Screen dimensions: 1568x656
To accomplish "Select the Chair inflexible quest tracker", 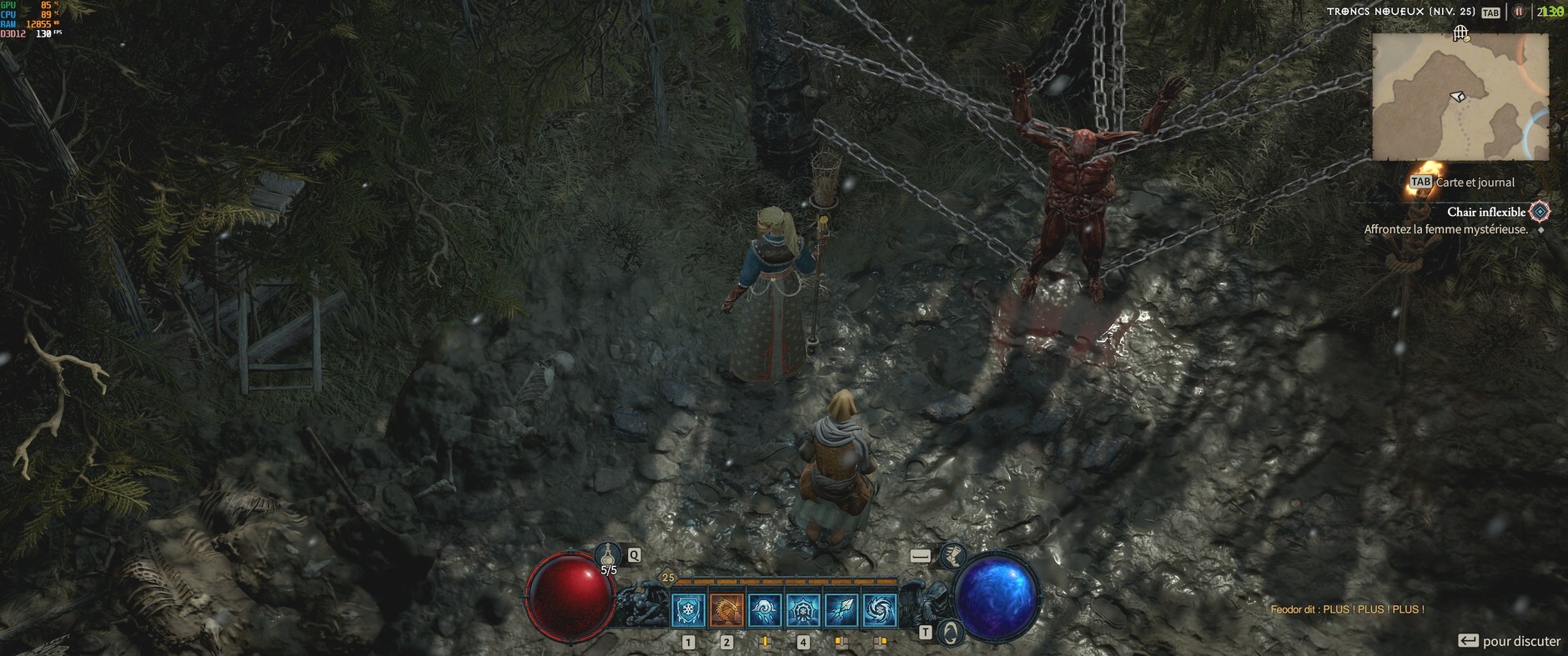I will click(x=1486, y=213).
